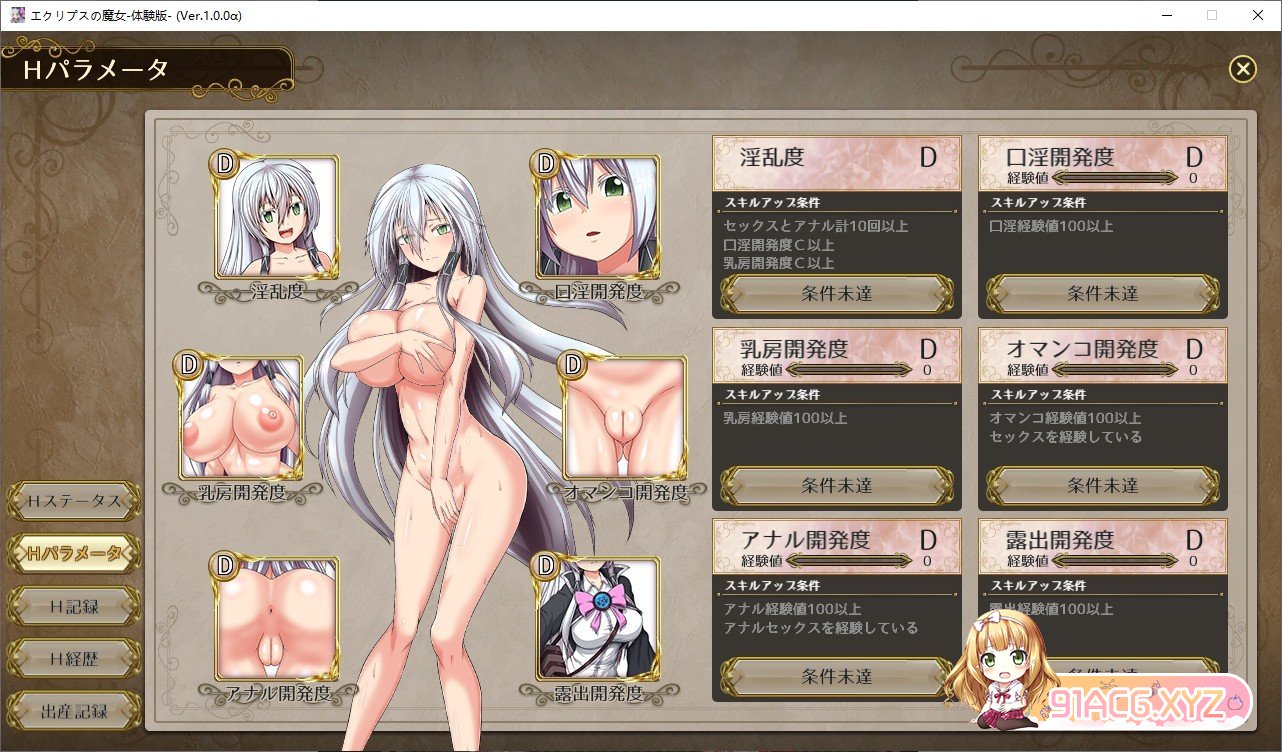Select the 淫乱度 smiling portrait thumbnail
This screenshot has height=752, width=1282.
[x=276, y=217]
